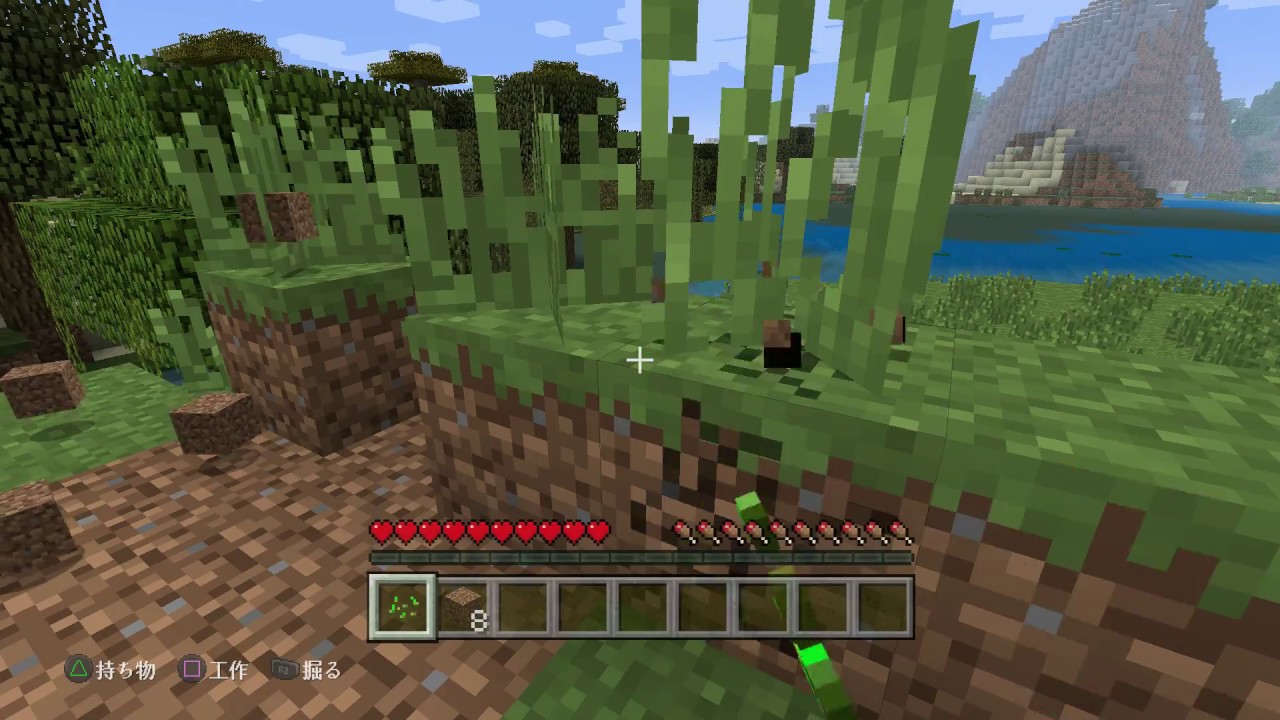Click the fifth hotbar slot
1280x720 pixels.
[641, 603]
